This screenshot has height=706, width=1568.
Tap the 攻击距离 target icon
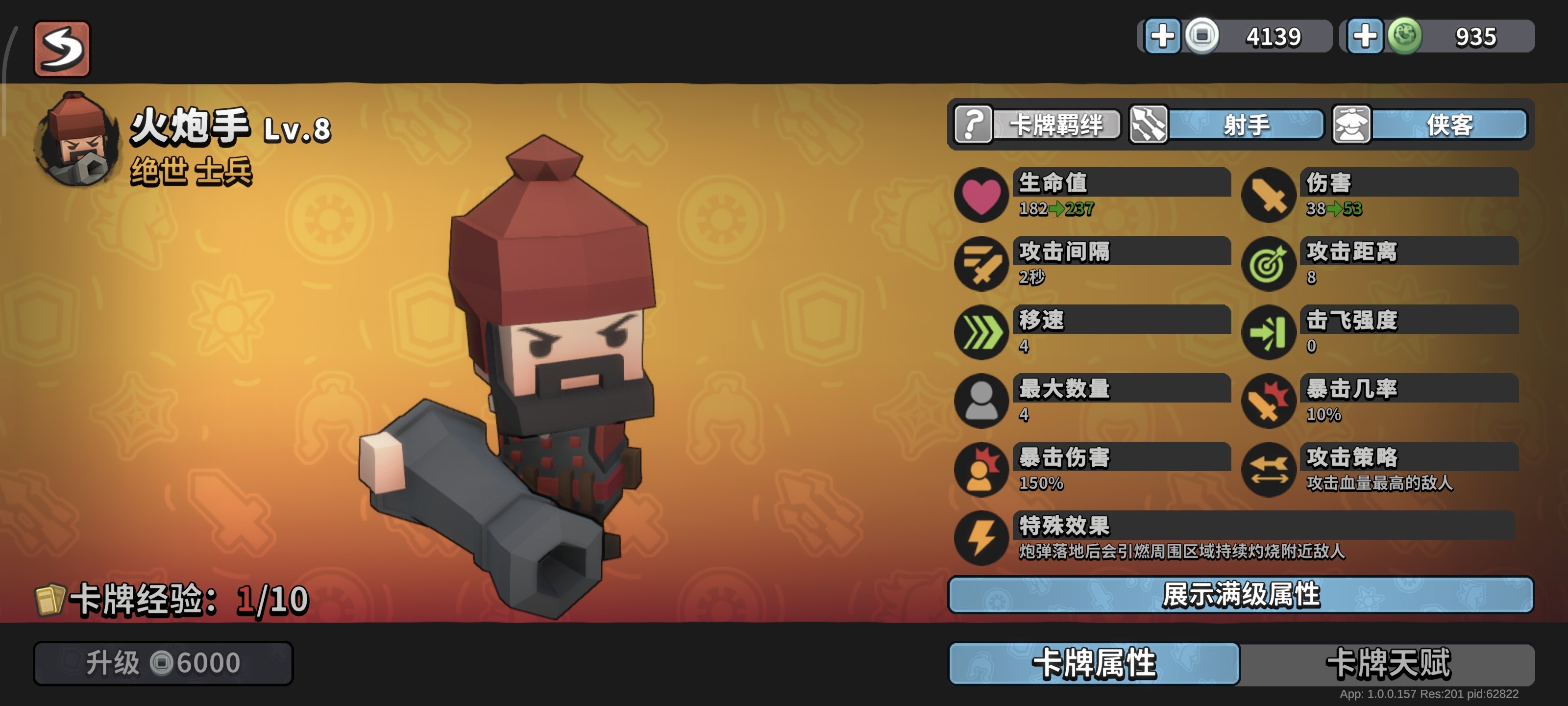(x=1269, y=264)
